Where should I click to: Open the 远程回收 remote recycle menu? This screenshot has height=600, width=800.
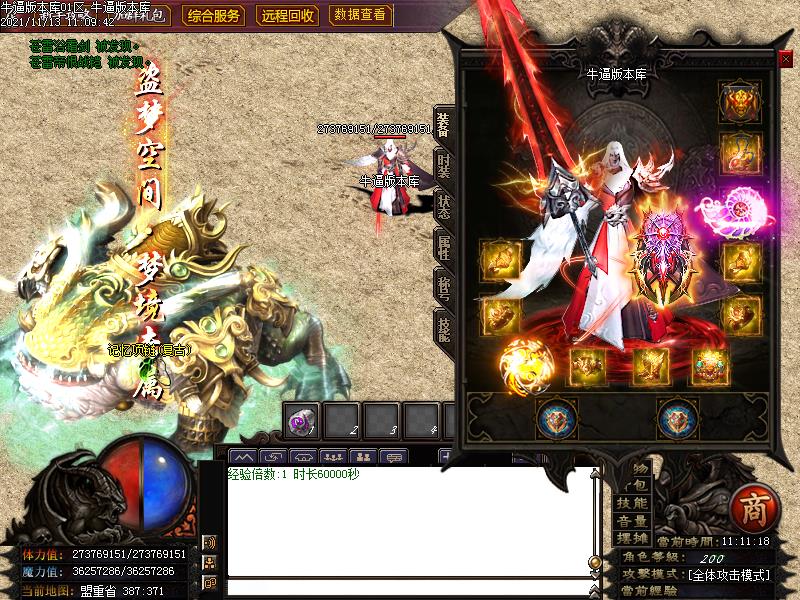(x=288, y=15)
